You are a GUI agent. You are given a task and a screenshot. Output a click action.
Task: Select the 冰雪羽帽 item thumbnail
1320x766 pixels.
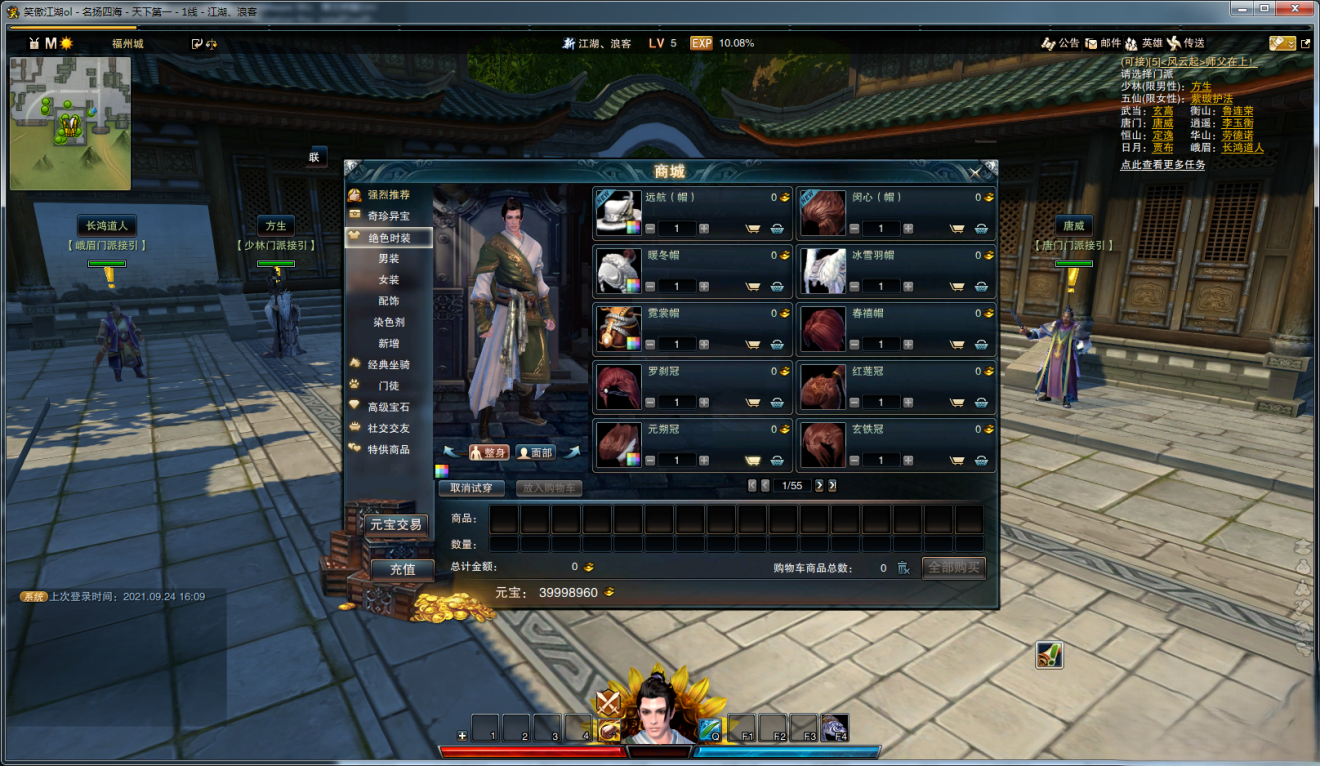pos(823,271)
